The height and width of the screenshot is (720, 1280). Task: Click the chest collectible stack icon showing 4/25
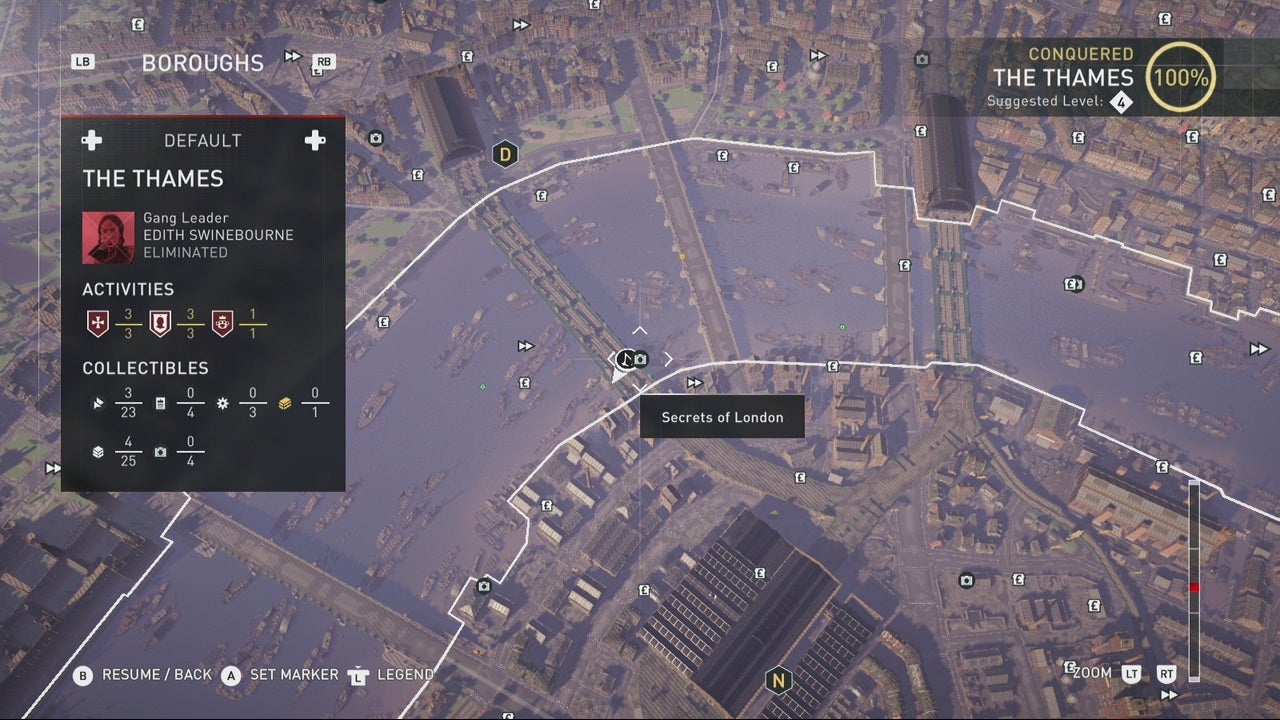tap(97, 450)
